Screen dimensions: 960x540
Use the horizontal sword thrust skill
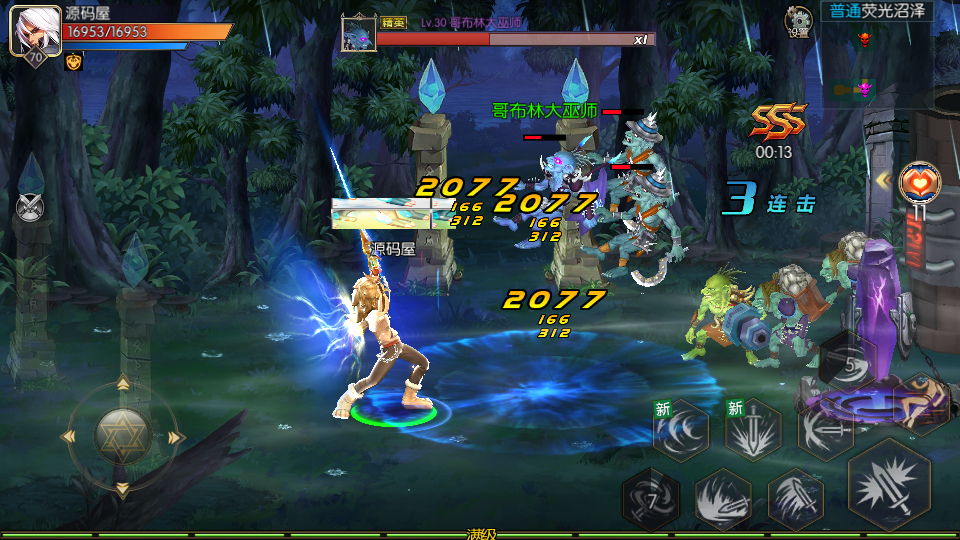click(x=824, y=430)
